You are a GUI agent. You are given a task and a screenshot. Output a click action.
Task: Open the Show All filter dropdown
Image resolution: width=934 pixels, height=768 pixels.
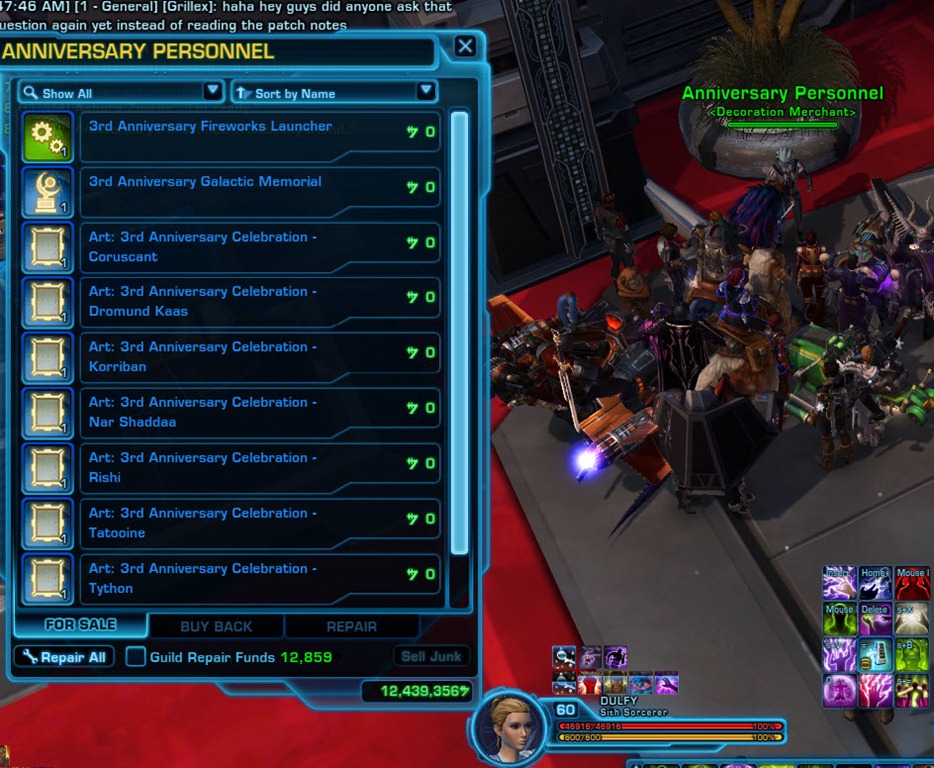click(x=120, y=93)
